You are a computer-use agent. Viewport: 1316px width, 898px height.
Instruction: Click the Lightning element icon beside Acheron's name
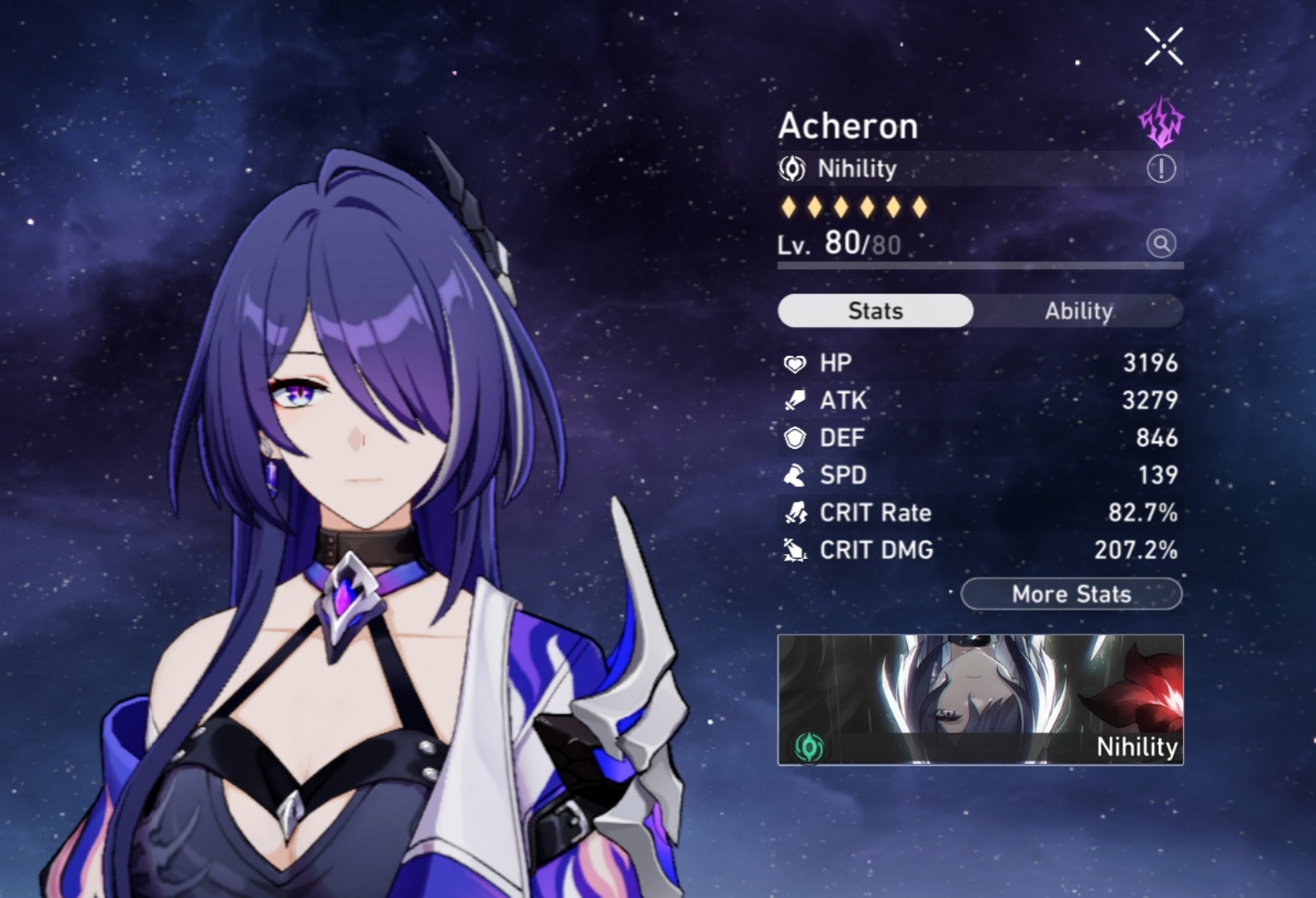click(x=1161, y=121)
